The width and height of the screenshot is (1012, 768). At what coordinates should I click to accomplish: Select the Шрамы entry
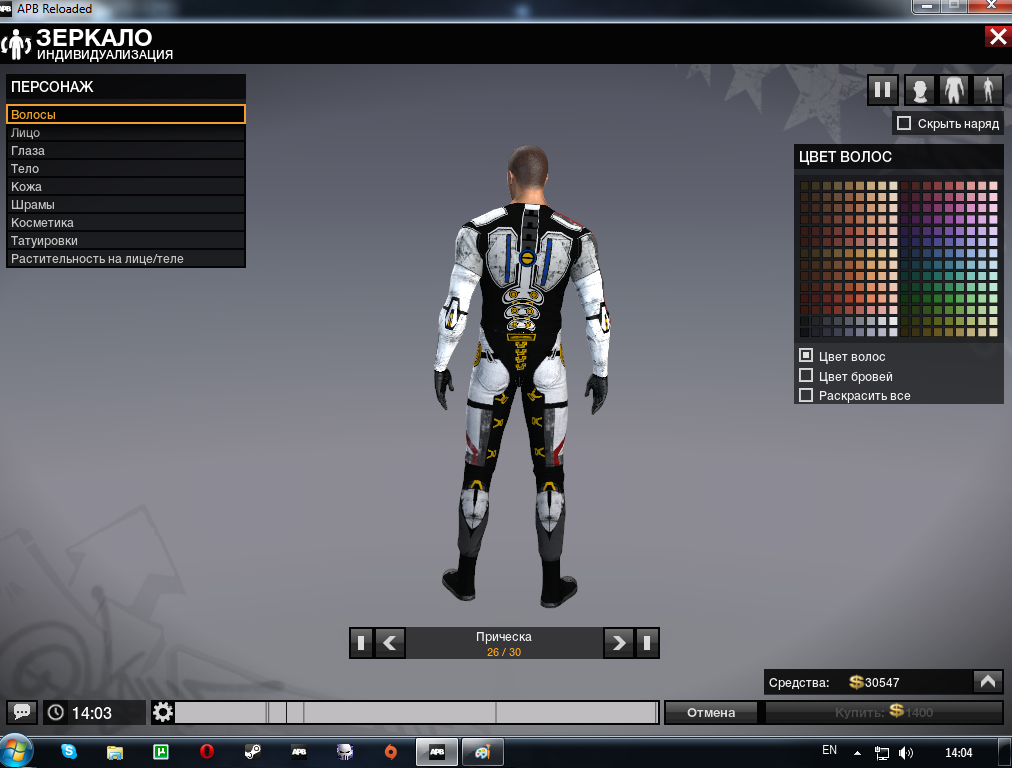[125, 205]
